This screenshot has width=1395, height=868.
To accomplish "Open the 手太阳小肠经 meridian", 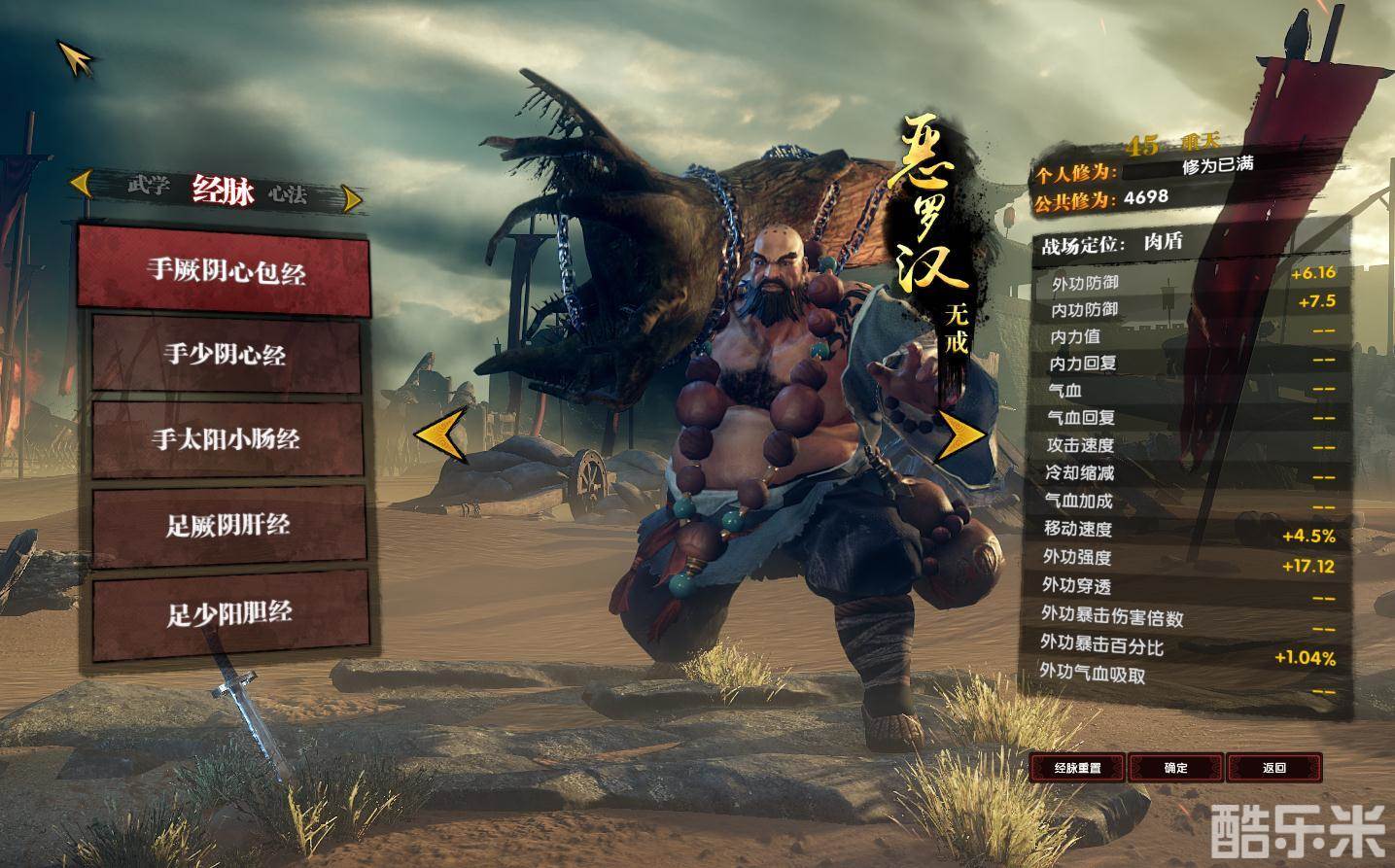I will [x=226, y=439].
